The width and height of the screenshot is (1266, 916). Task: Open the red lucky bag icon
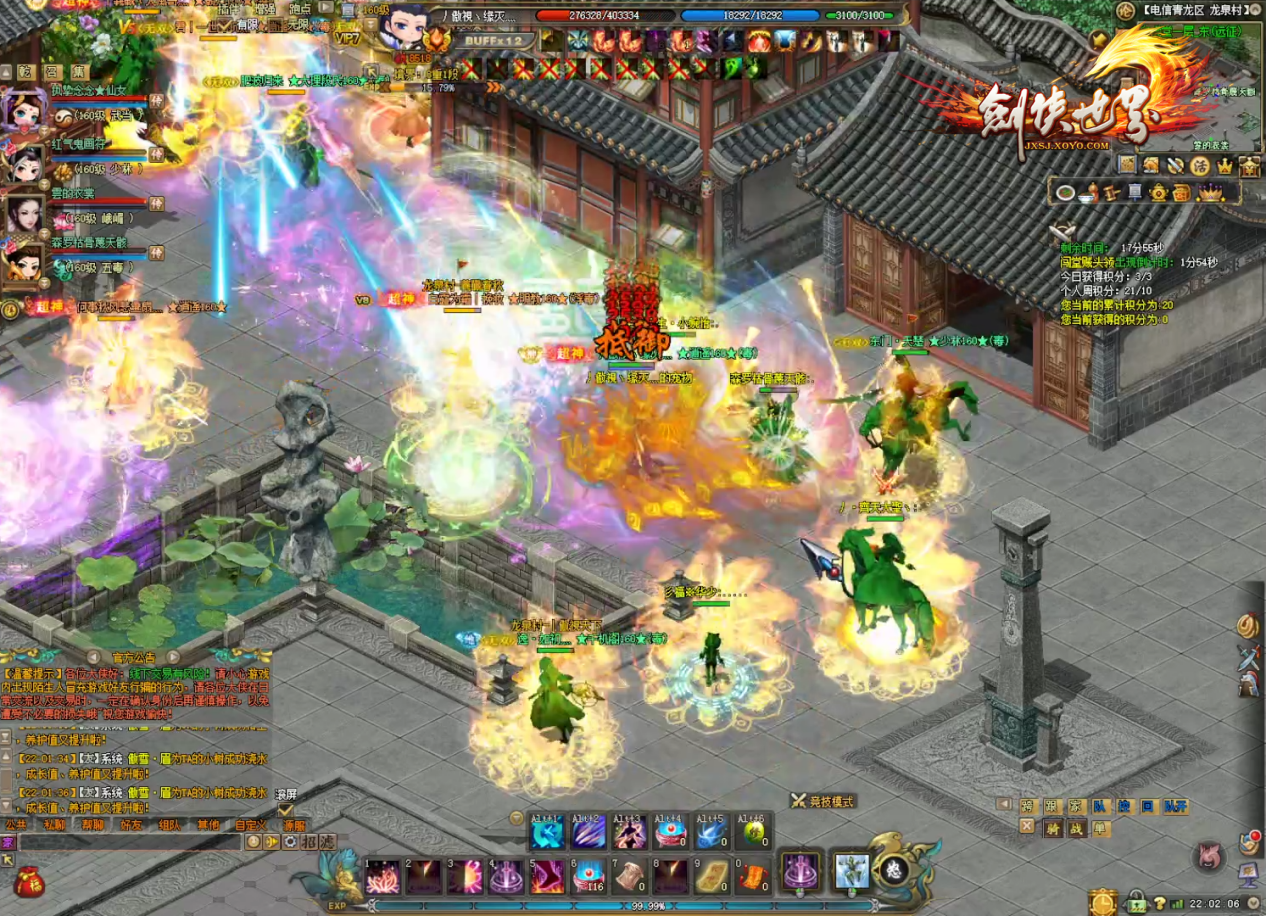pyautogui.click(x=29, y=883)
